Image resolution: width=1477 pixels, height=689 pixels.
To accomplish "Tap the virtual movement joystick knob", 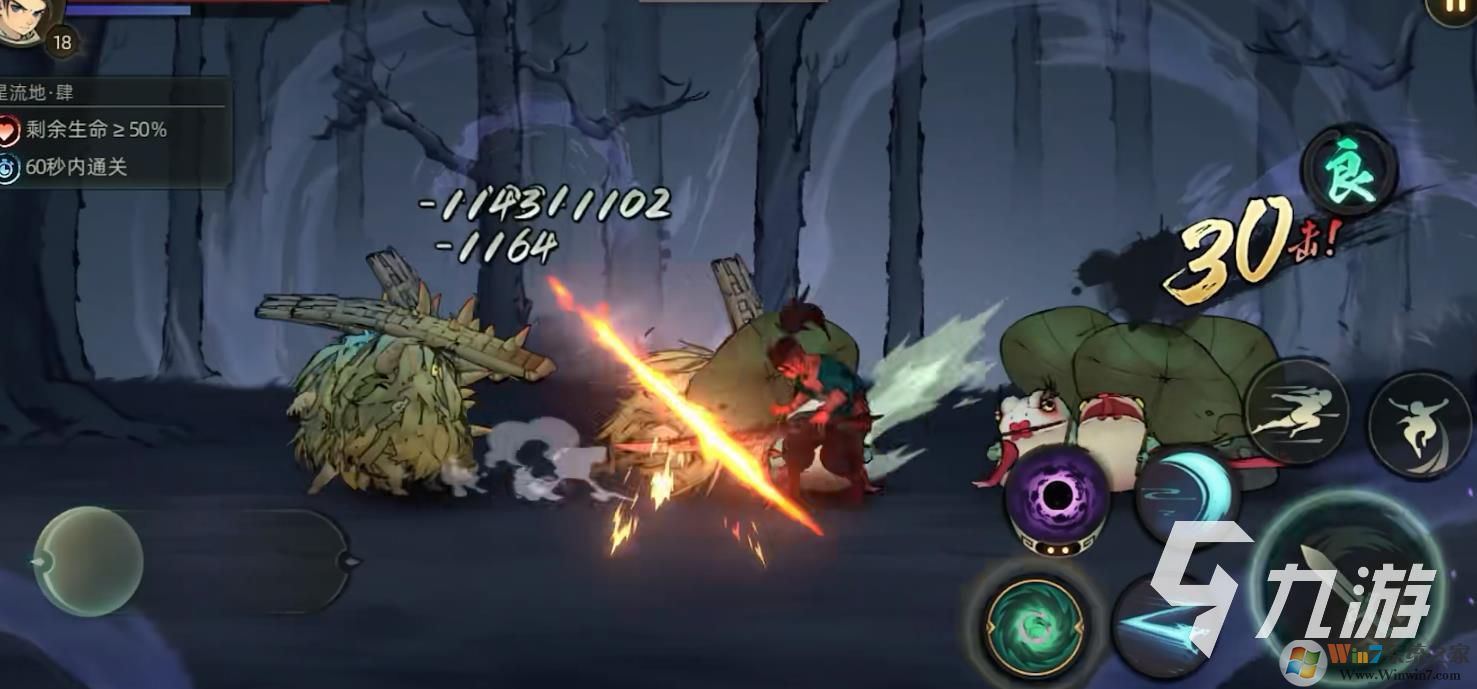I will pos(88,561).
